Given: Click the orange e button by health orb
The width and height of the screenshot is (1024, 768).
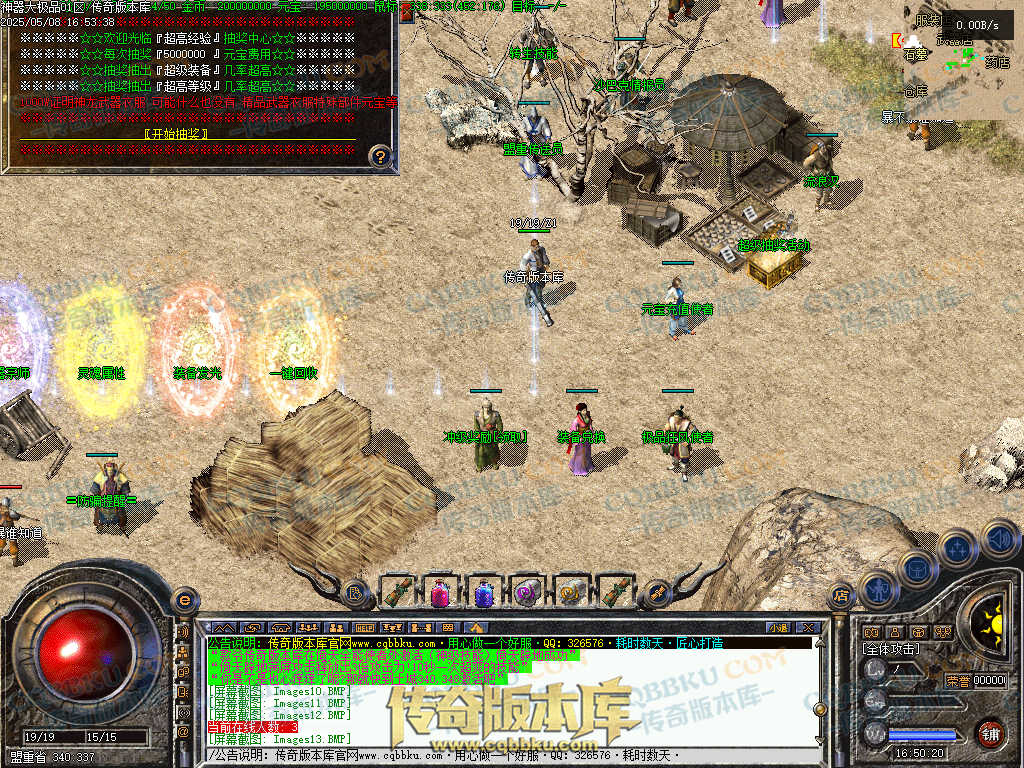Looking at the screenshot, I should click(x=184, y=600).
